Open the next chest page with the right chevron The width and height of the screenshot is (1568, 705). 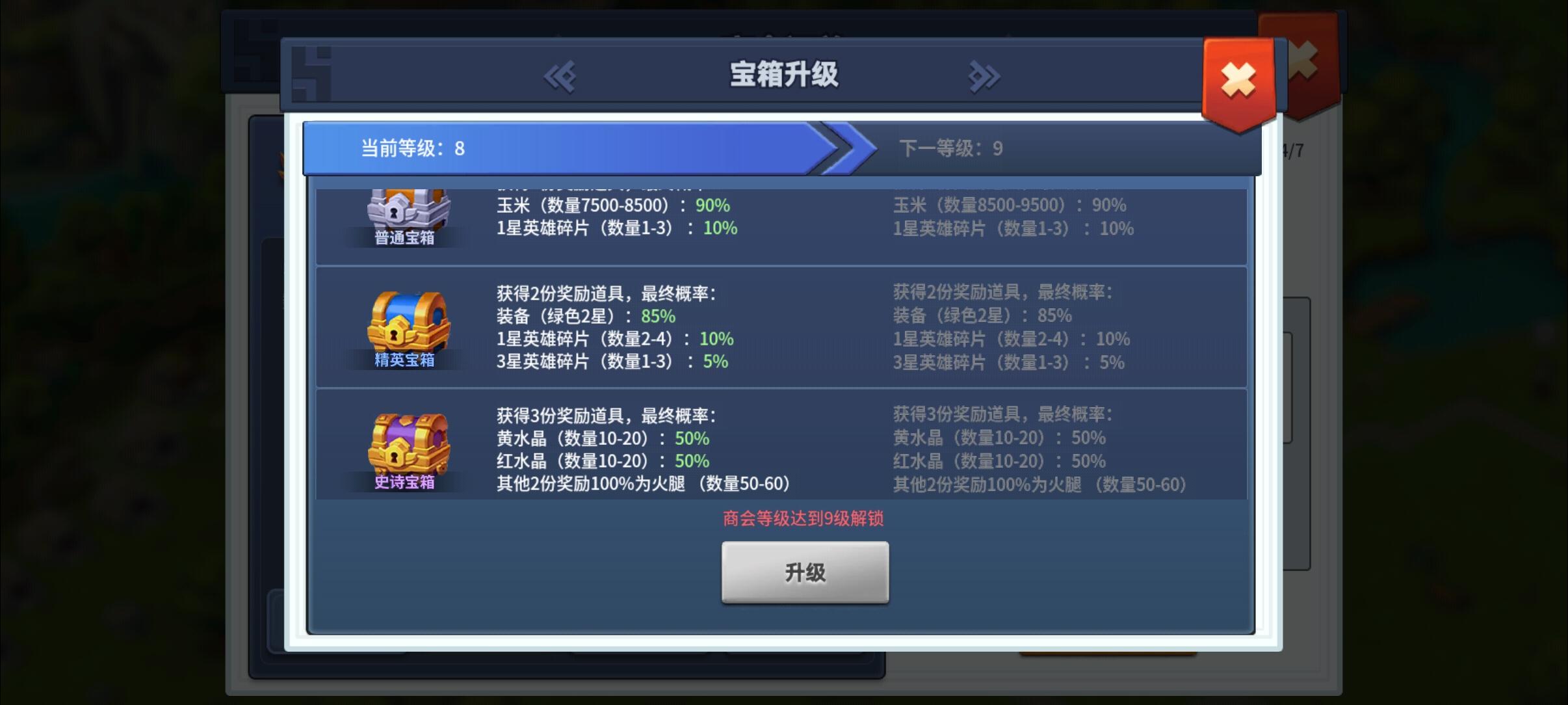coord(983,76)
